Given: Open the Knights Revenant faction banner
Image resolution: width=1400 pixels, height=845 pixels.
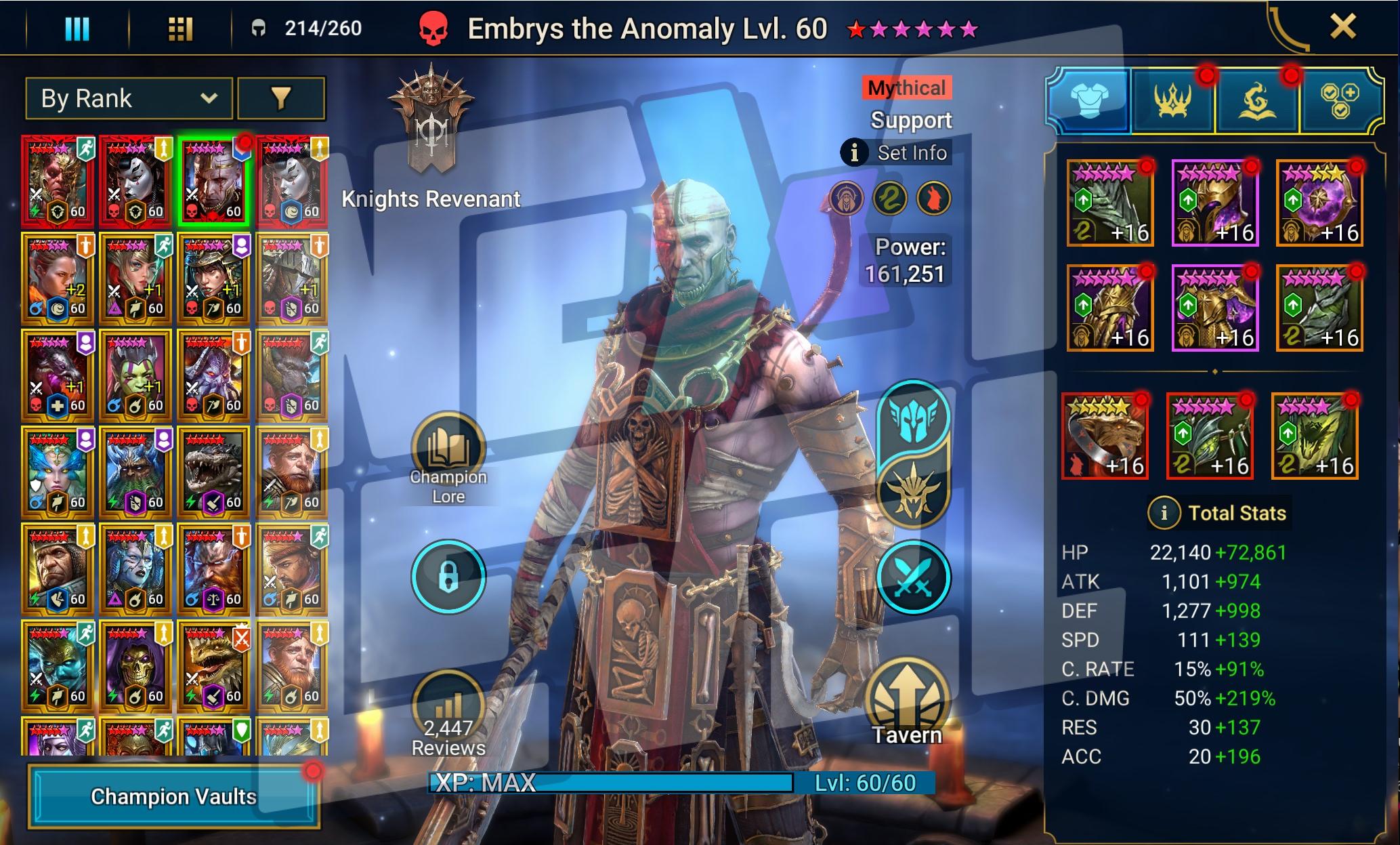Looking at the screenshot, I should (x=431, y=122).
